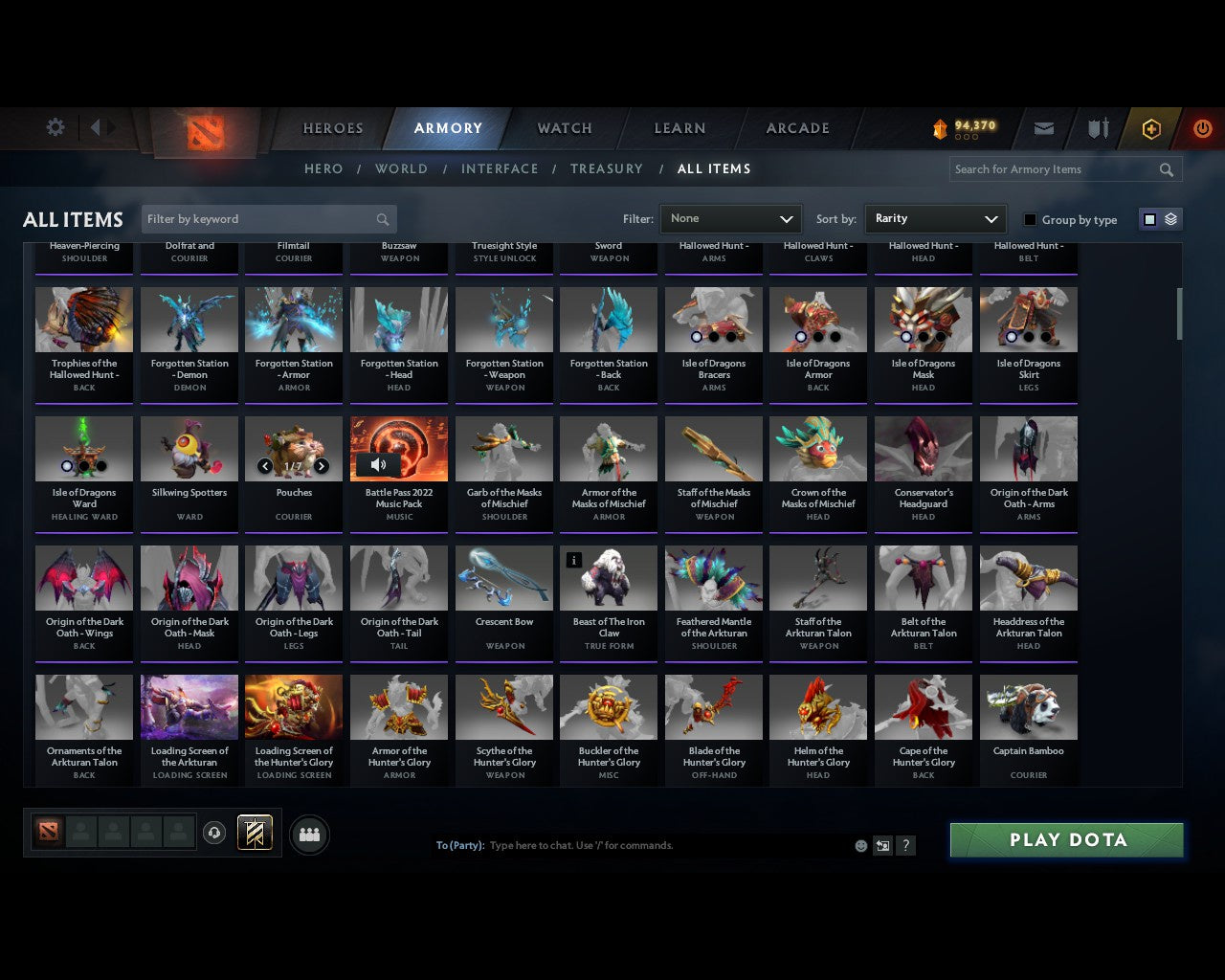Click the PLAY DOTA button
The height and width of the screenshot is (980, 1225).
pos(1066,839)
